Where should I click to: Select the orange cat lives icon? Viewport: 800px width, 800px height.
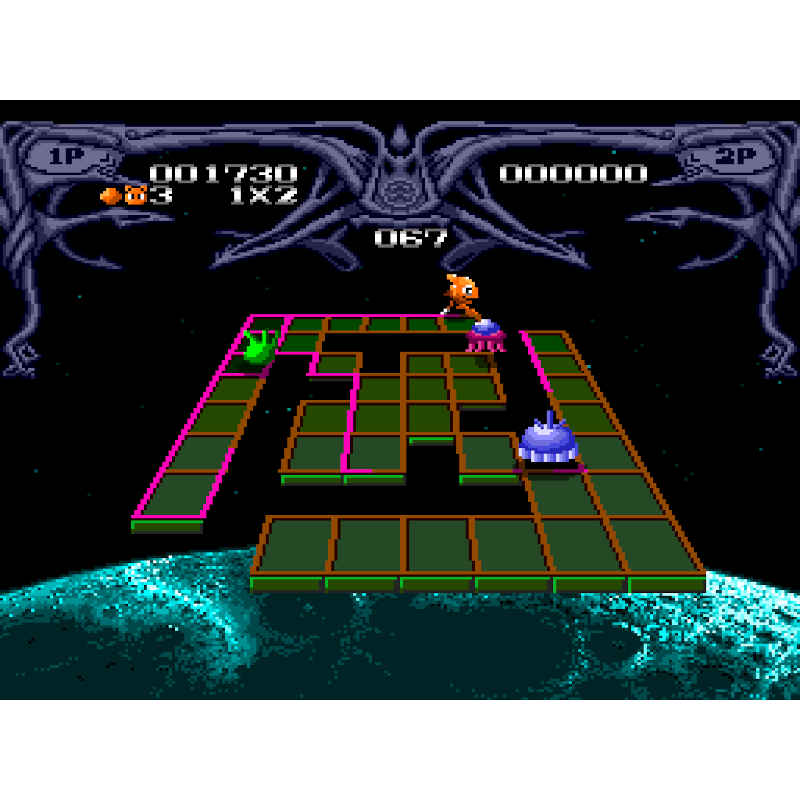click(135, 195)
